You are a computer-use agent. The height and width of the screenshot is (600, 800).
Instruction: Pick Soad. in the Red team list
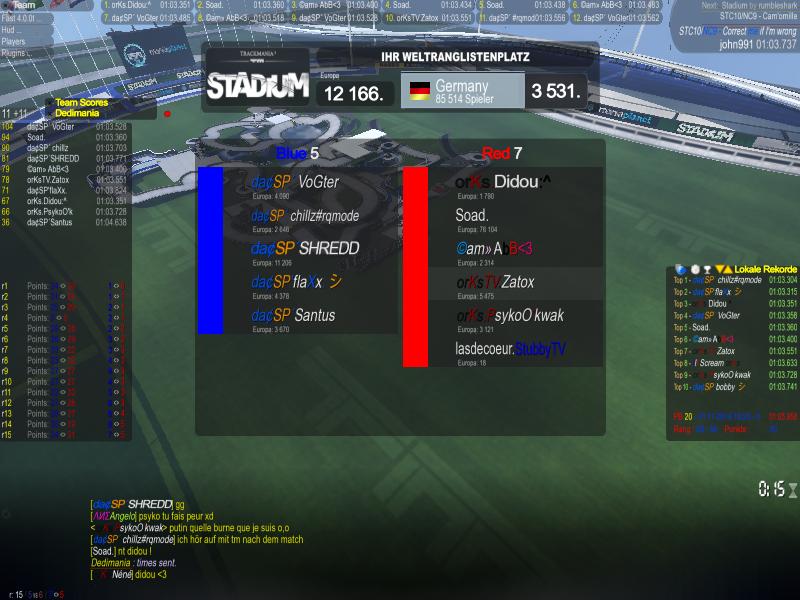click(472, 215)
